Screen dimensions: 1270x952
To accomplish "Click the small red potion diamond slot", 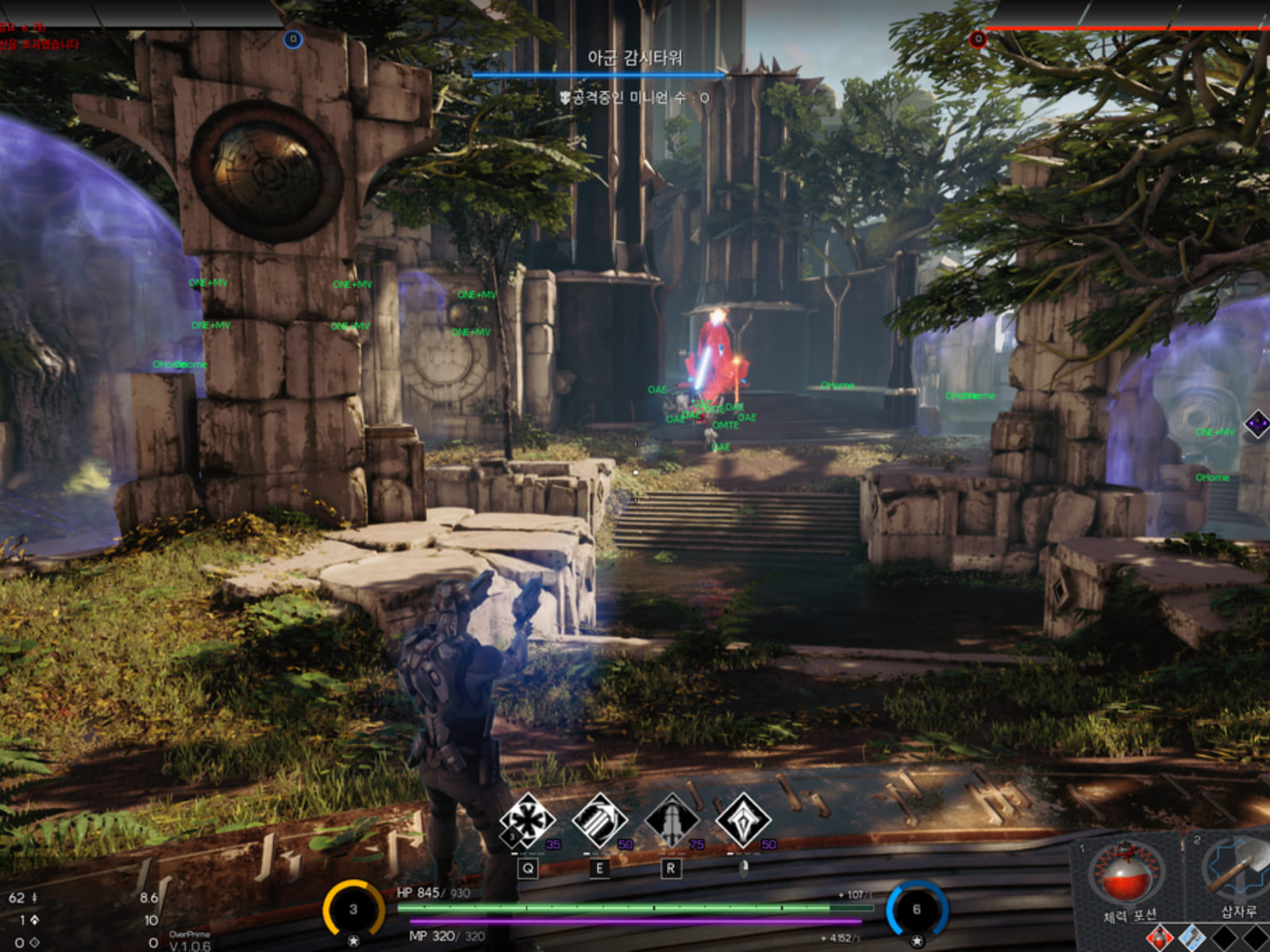I will 1159,938.
